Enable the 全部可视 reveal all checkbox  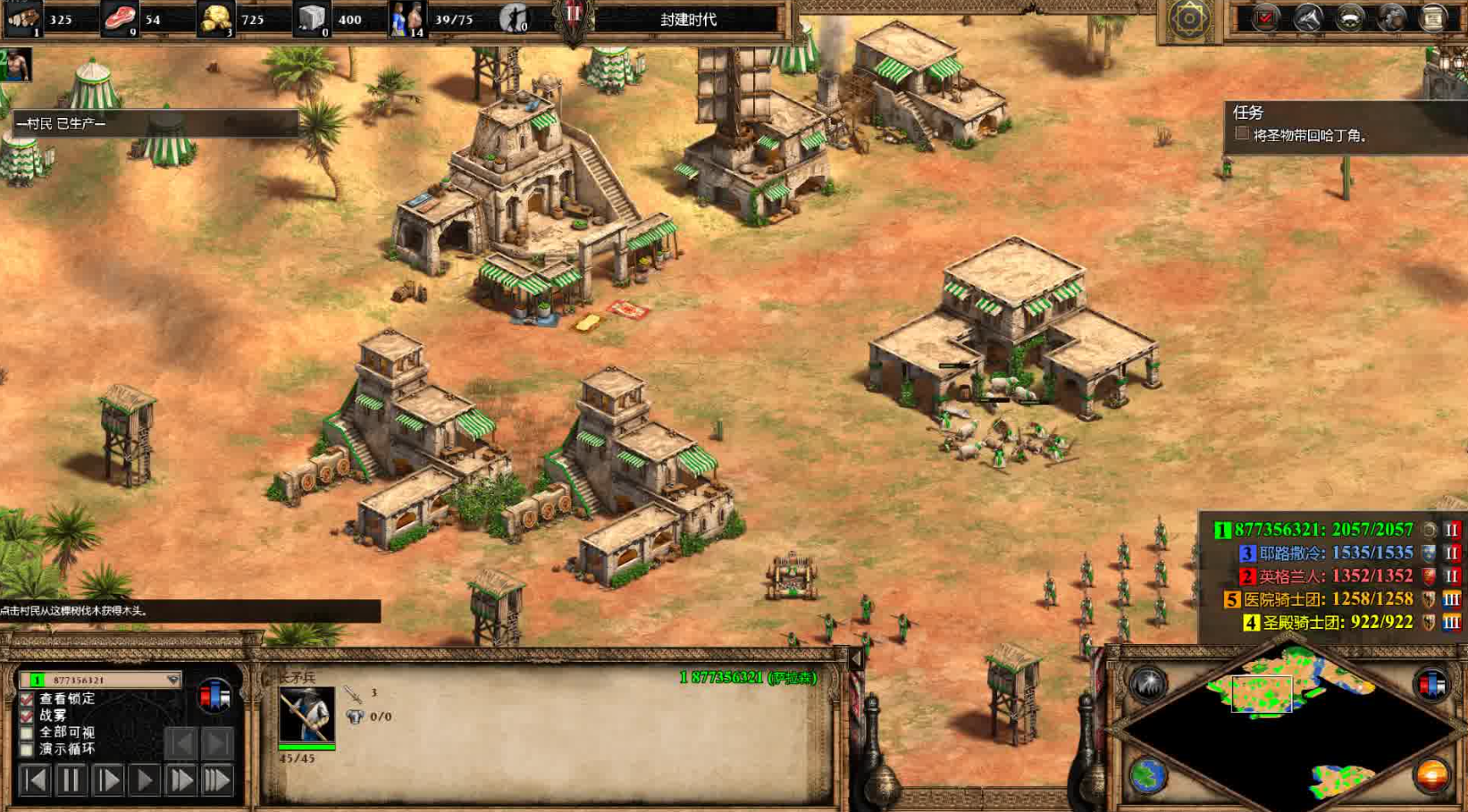click(27, 732)
